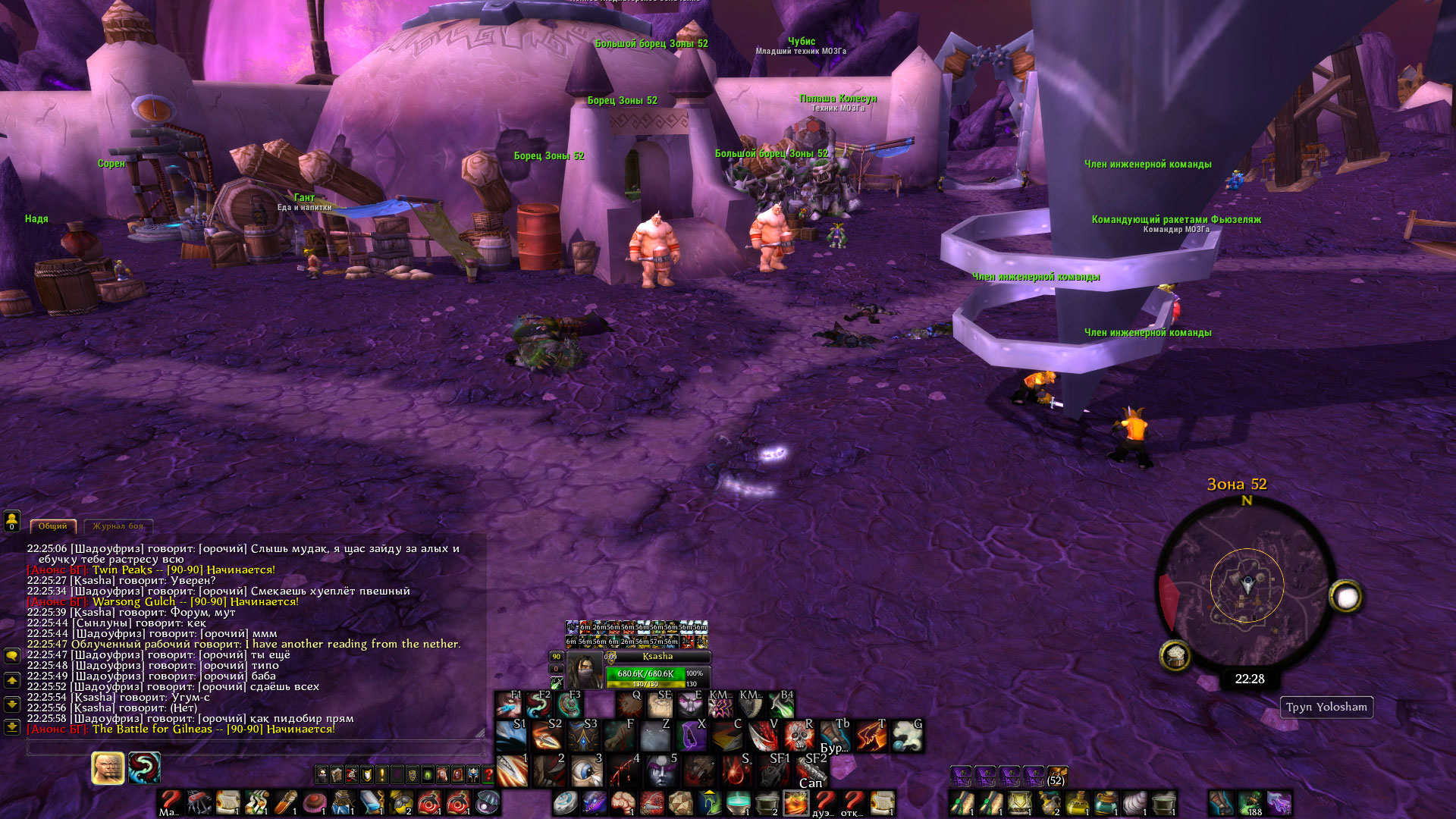Open the Журнал боя combat log tab
The width and height of the screenshot is (1456, 819).
pos(118,526)
